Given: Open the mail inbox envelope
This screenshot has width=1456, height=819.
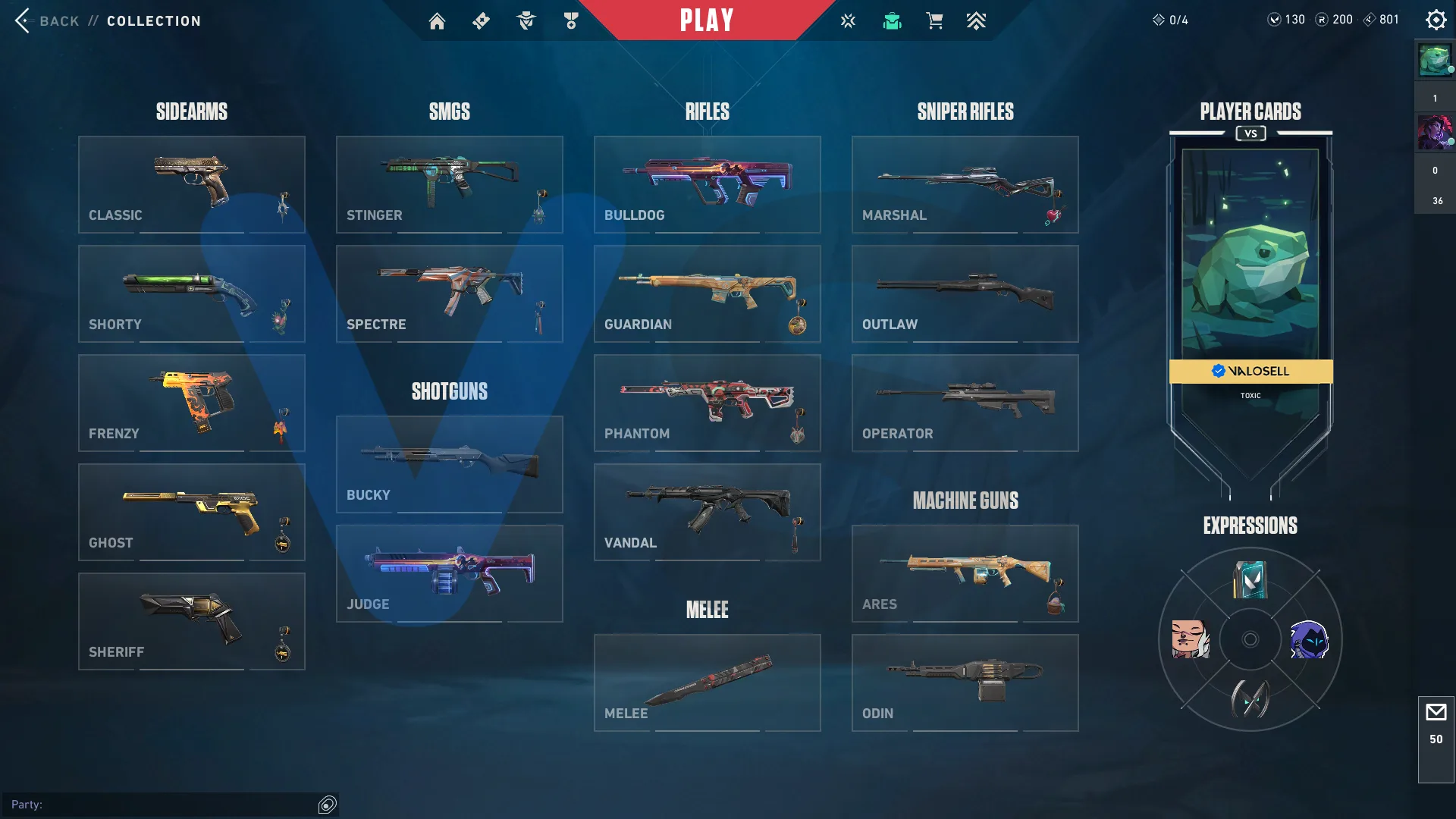Looking at the screenshot, I should point(1436,713).
